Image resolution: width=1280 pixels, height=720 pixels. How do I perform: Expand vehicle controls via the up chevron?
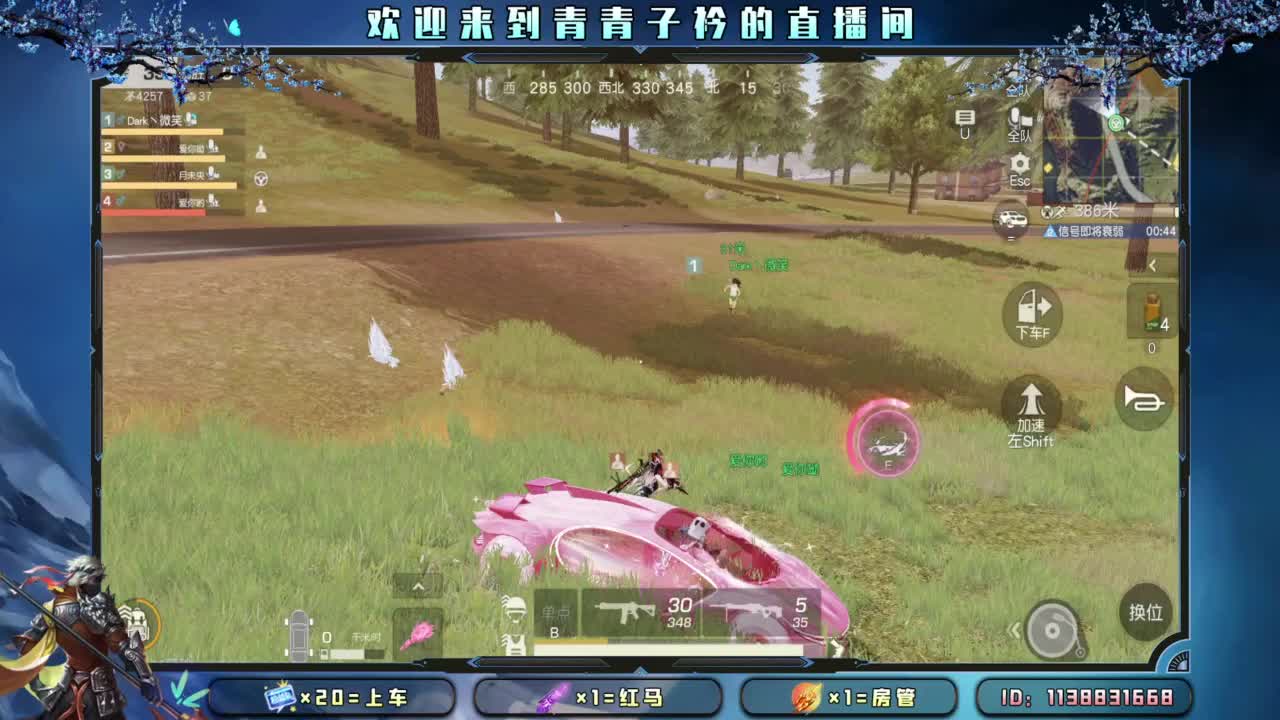[416, 584]
